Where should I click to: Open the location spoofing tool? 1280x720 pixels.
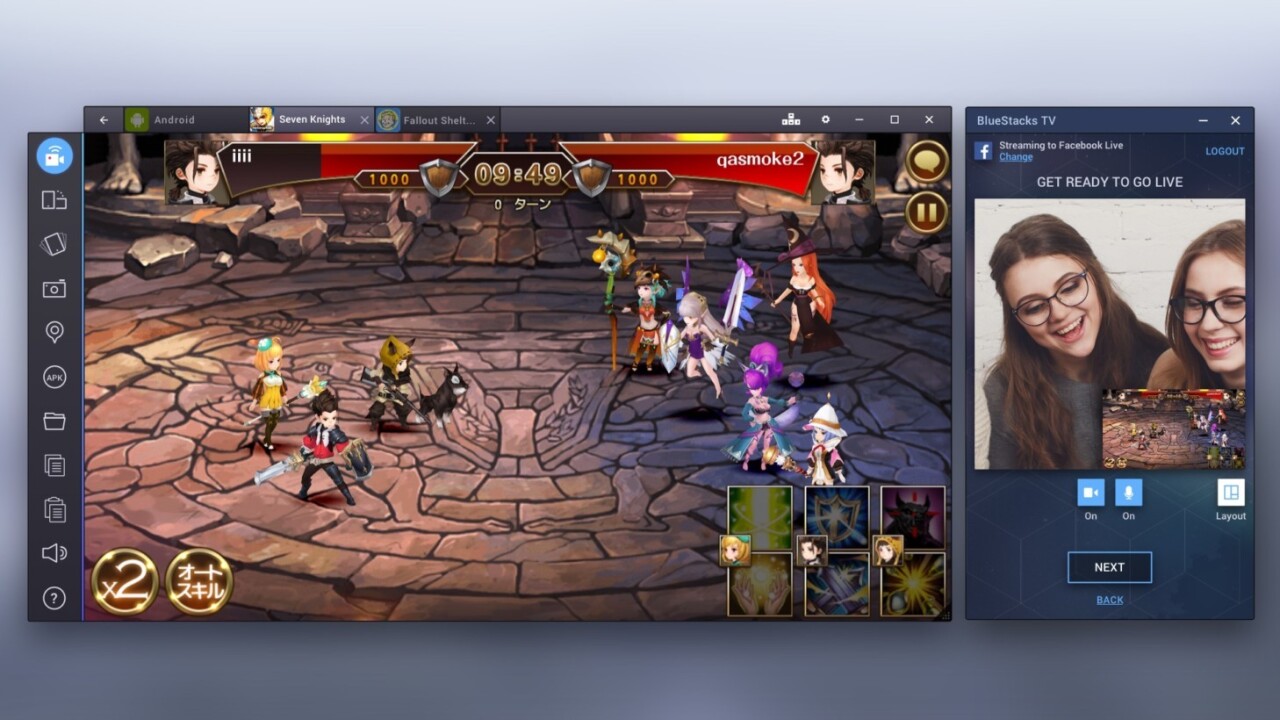coord(54,332)
